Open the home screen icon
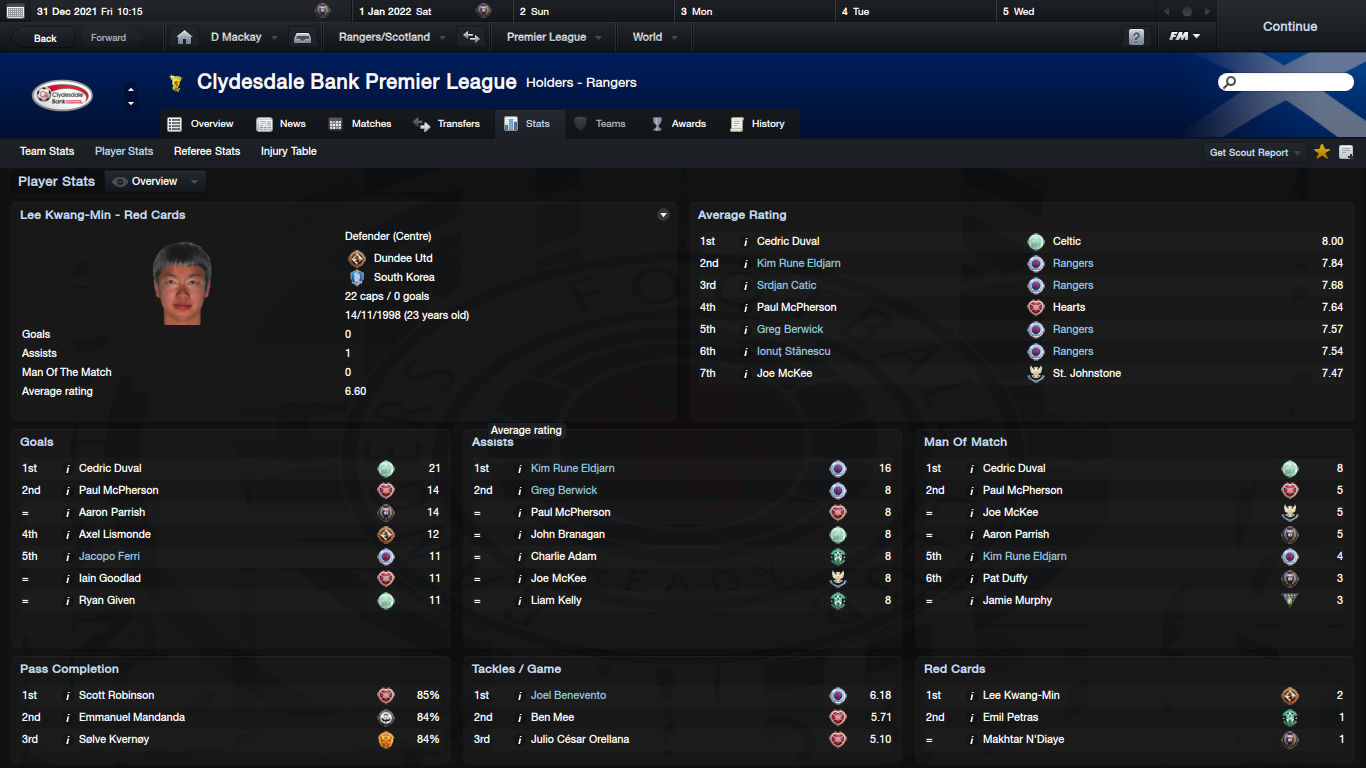Image resolution: width=1366 pixels, height=768 pixels. tap(184, 37)
